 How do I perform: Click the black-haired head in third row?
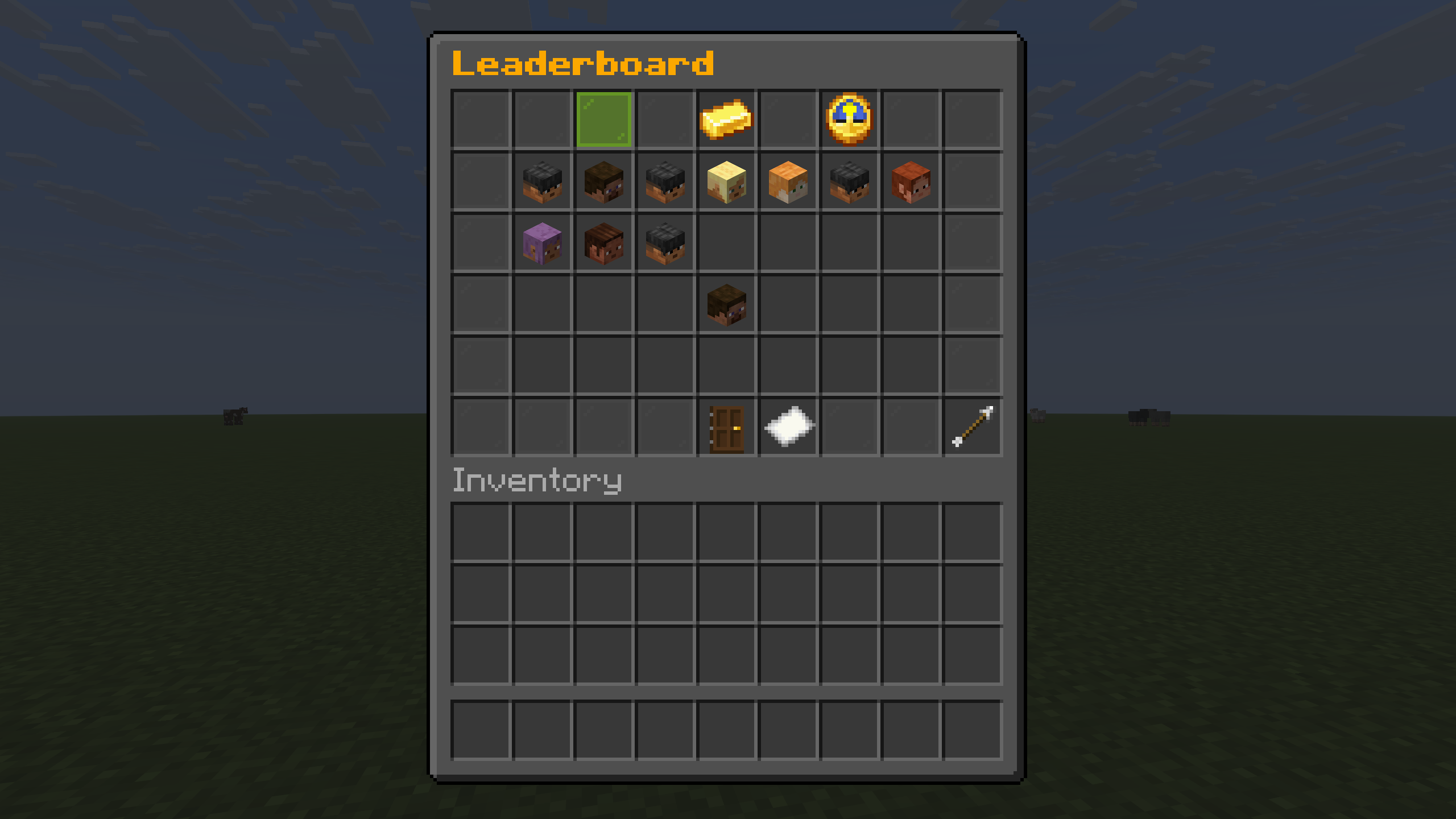(x=665, y=243)
